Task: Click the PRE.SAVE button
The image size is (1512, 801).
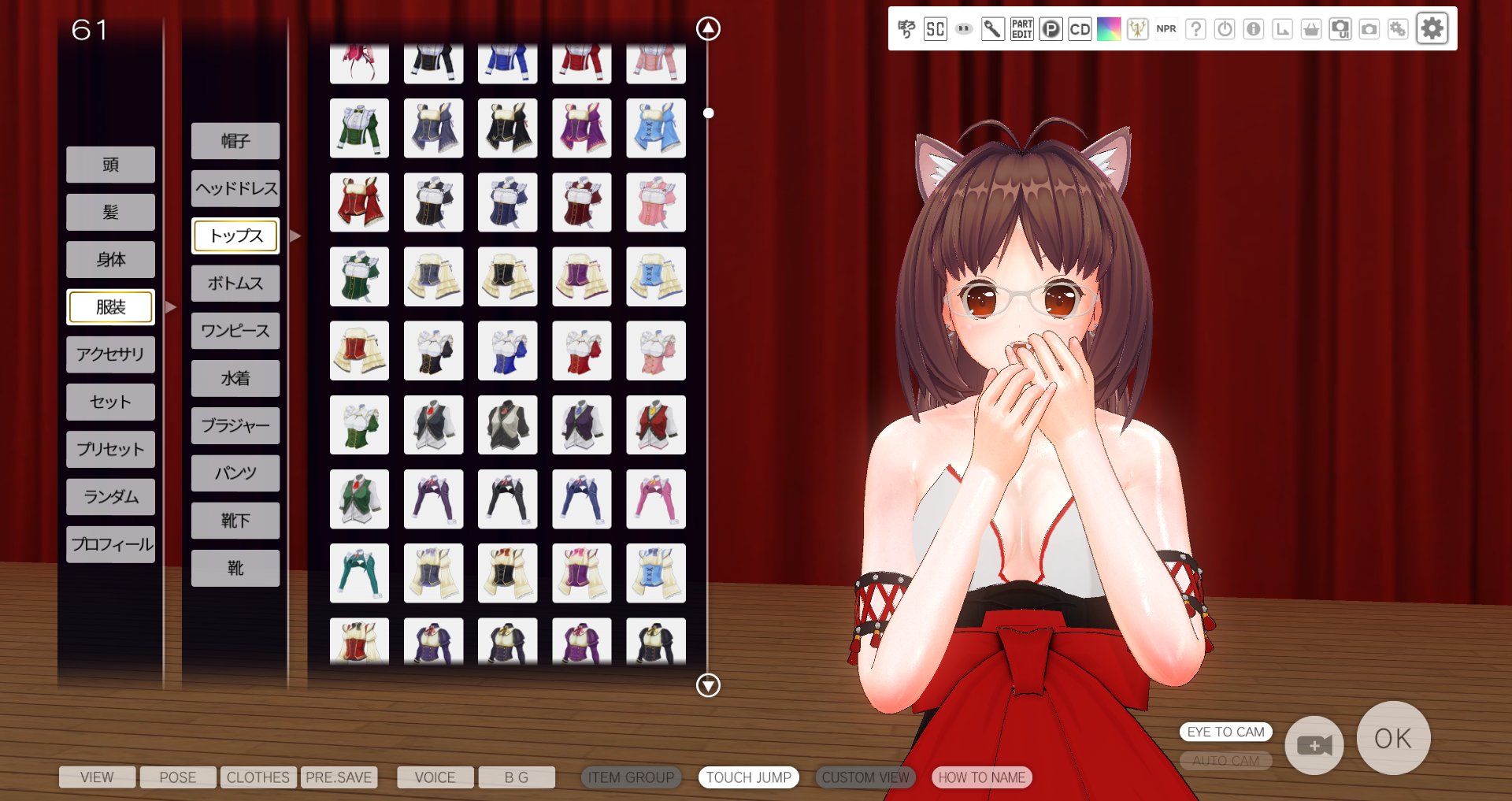Action: tap(339, 777)
